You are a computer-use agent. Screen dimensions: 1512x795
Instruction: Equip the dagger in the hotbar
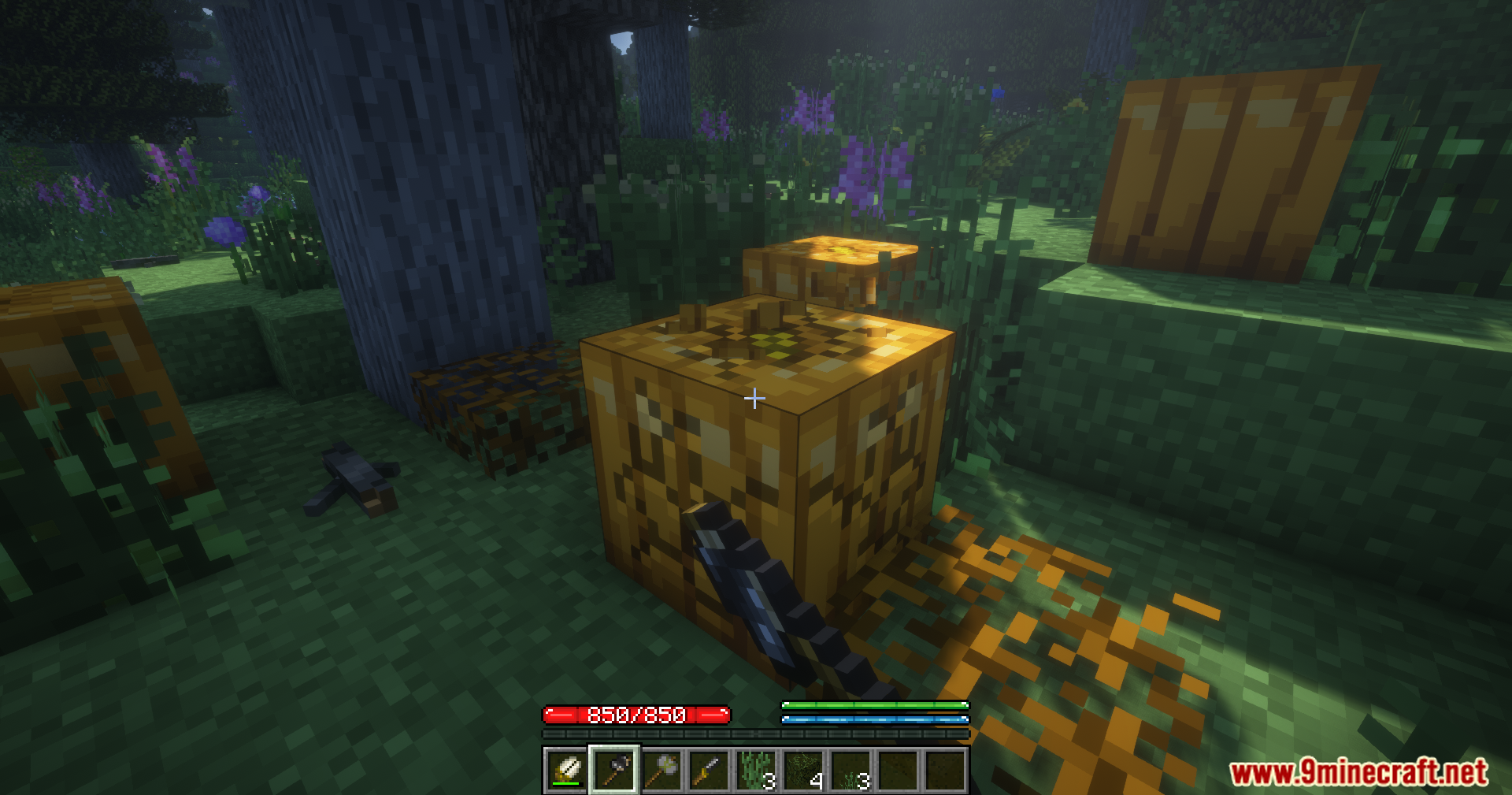(x=709, y=770)
